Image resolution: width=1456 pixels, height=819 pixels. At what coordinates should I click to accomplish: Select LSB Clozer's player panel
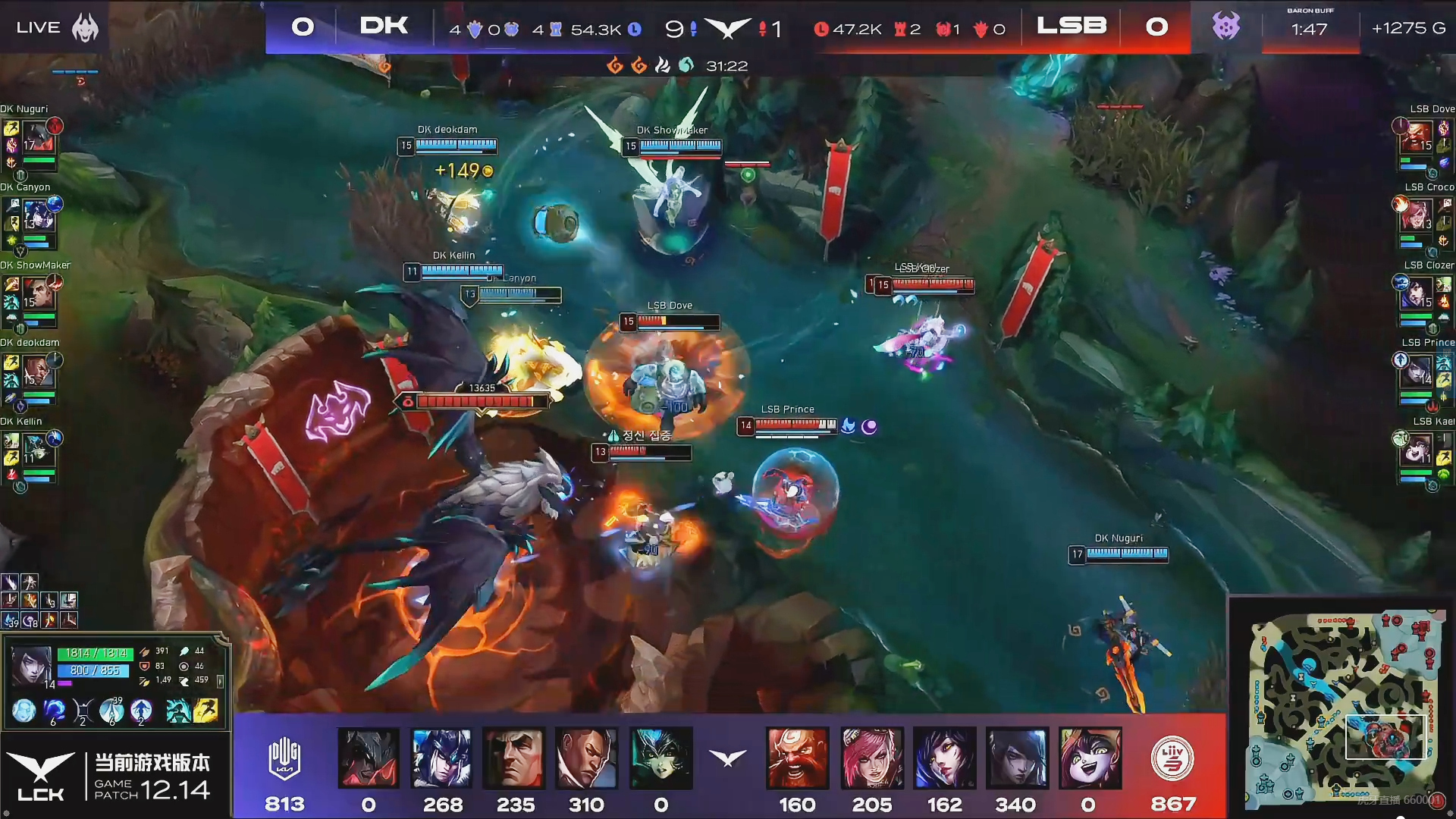(x=1424, y=298)
